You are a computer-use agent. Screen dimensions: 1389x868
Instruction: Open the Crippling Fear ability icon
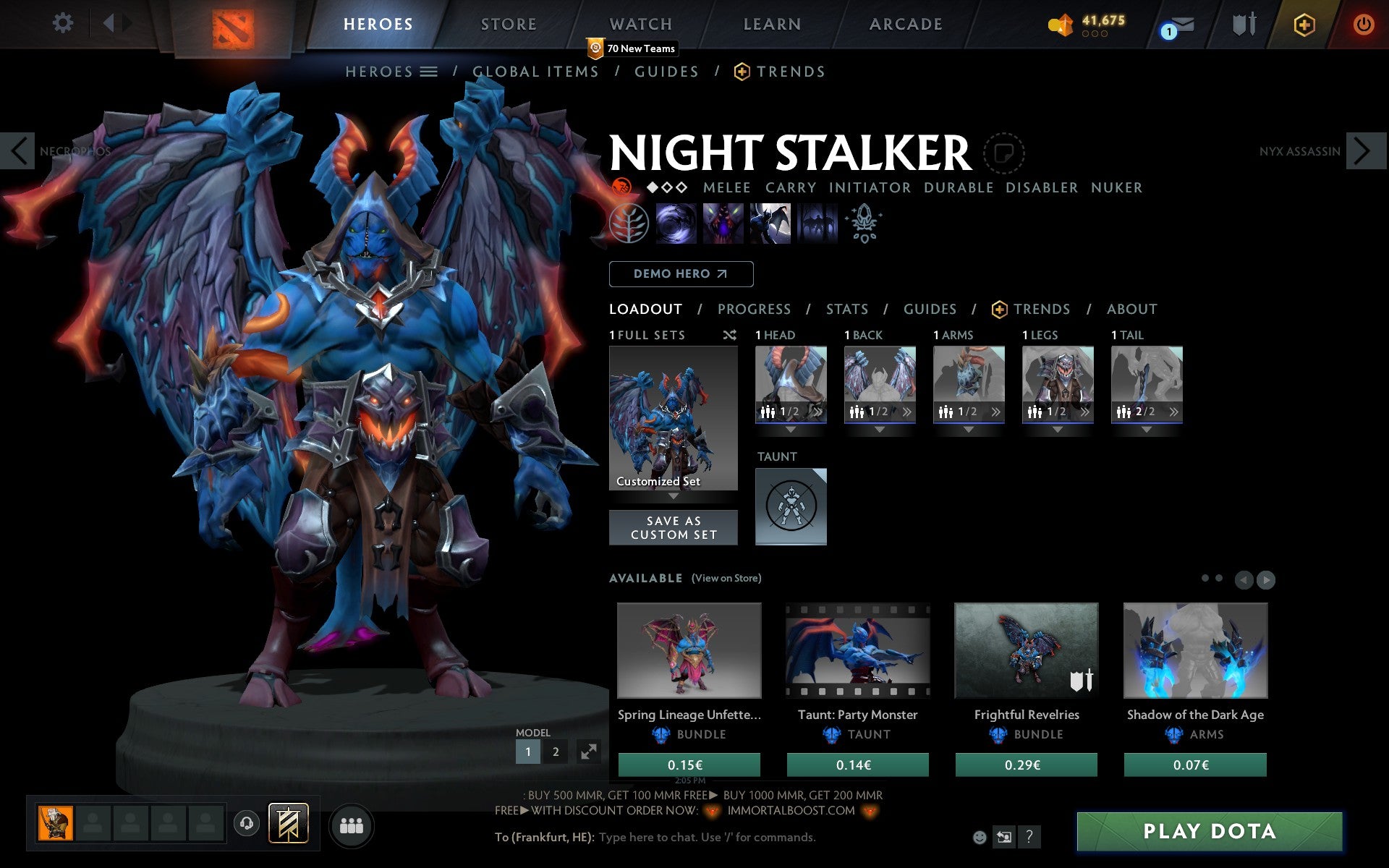723,224
